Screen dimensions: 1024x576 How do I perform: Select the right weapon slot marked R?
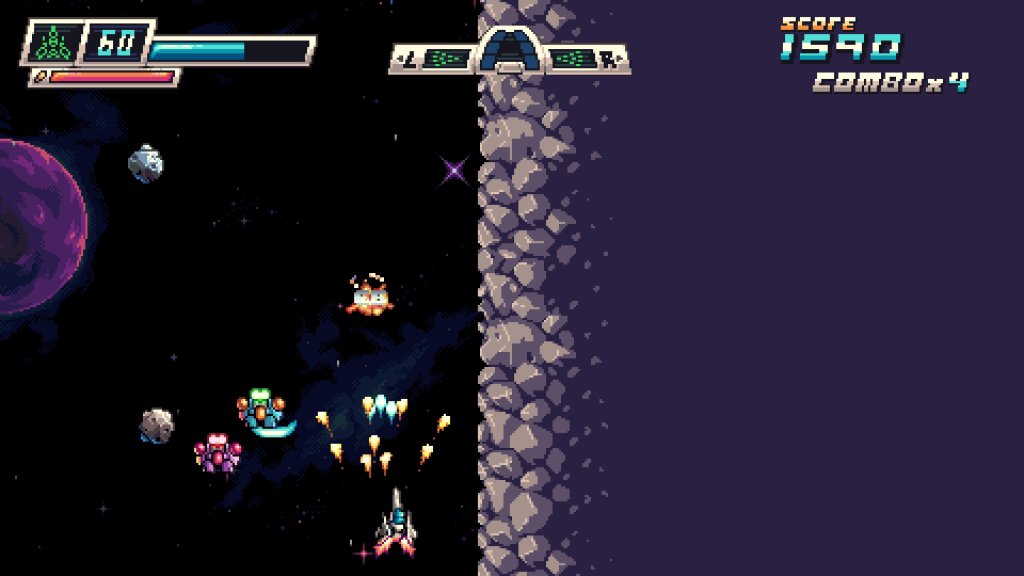coord(587,60)
